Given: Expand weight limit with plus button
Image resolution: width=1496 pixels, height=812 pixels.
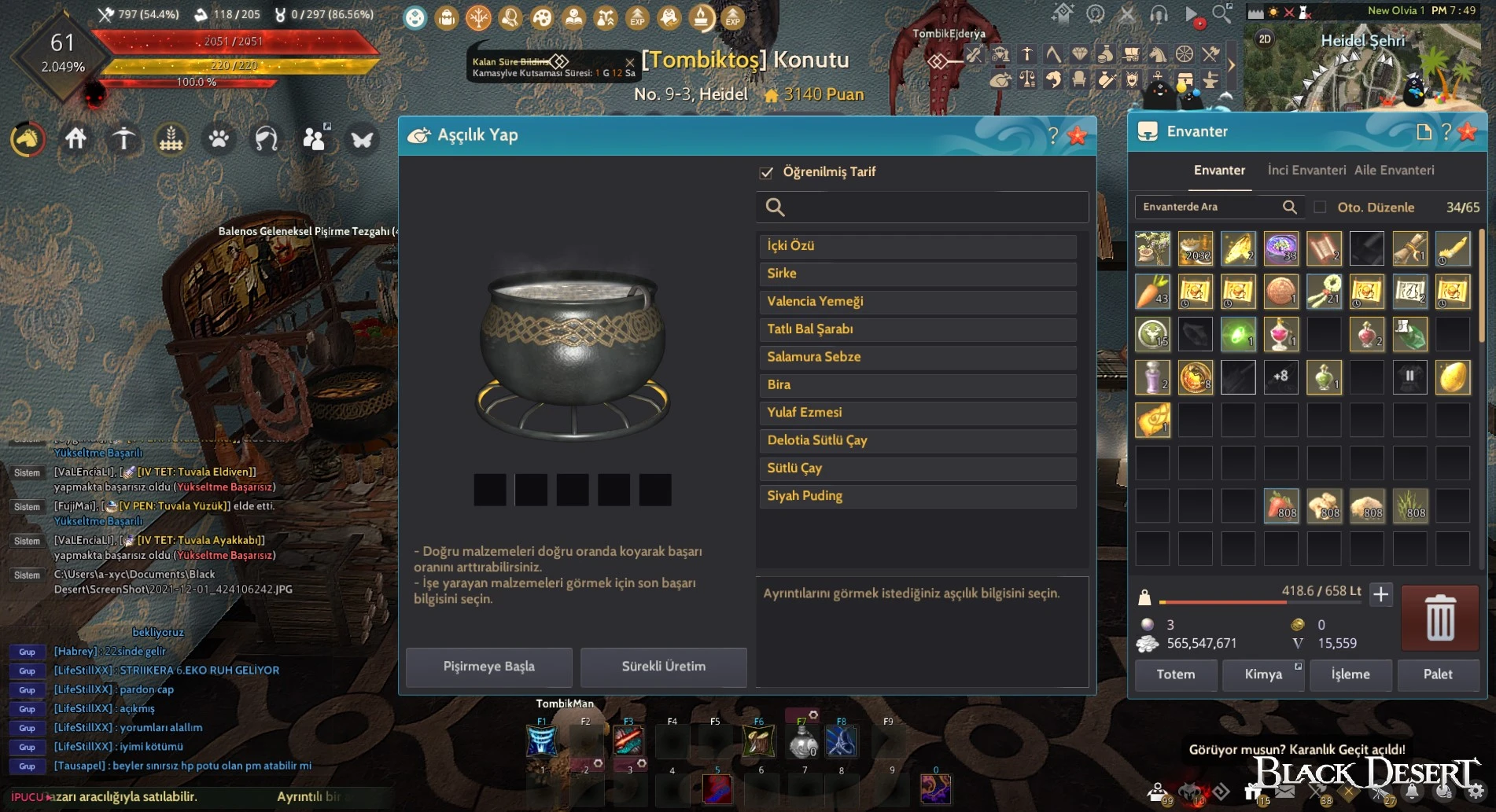Looking at the screenshot, I should [x=1381, y=595].
